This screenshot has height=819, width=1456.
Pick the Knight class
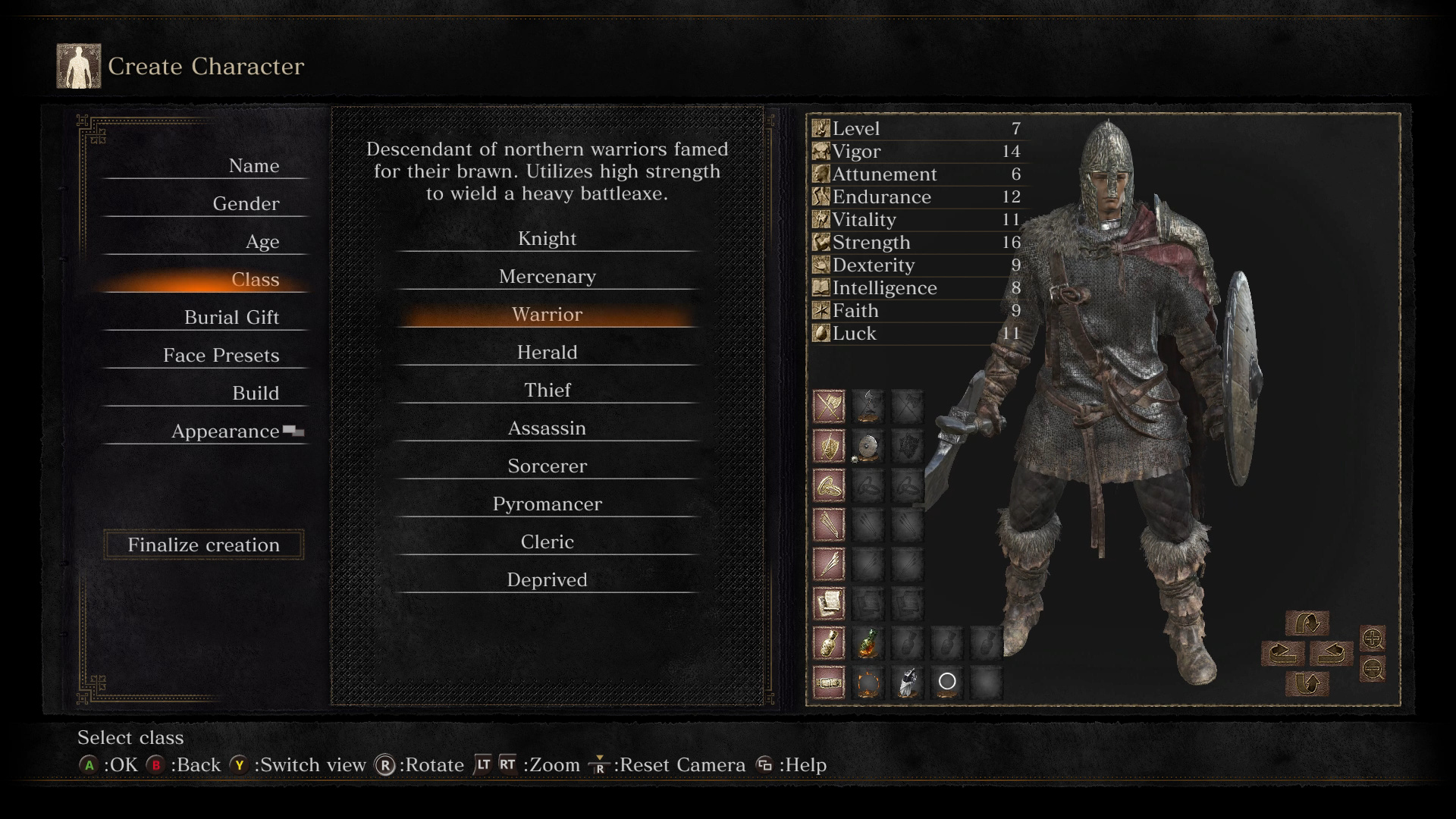[547, 239]
